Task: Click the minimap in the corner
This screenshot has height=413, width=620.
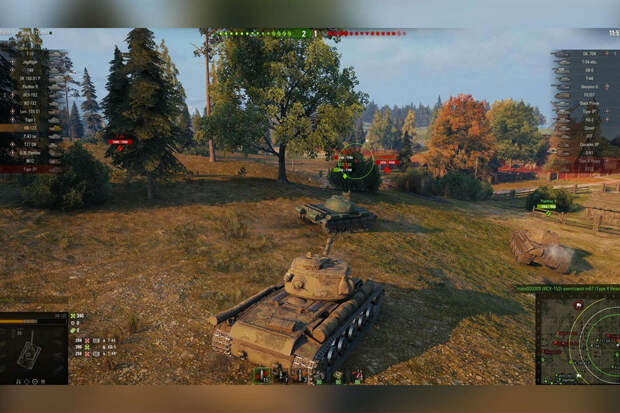Action: click(577, 340)
